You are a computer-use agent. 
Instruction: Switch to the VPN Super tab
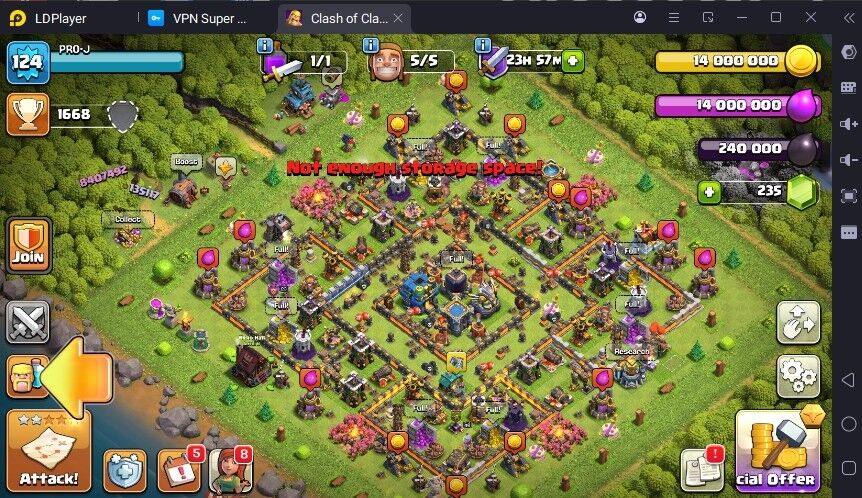[203, 18]
